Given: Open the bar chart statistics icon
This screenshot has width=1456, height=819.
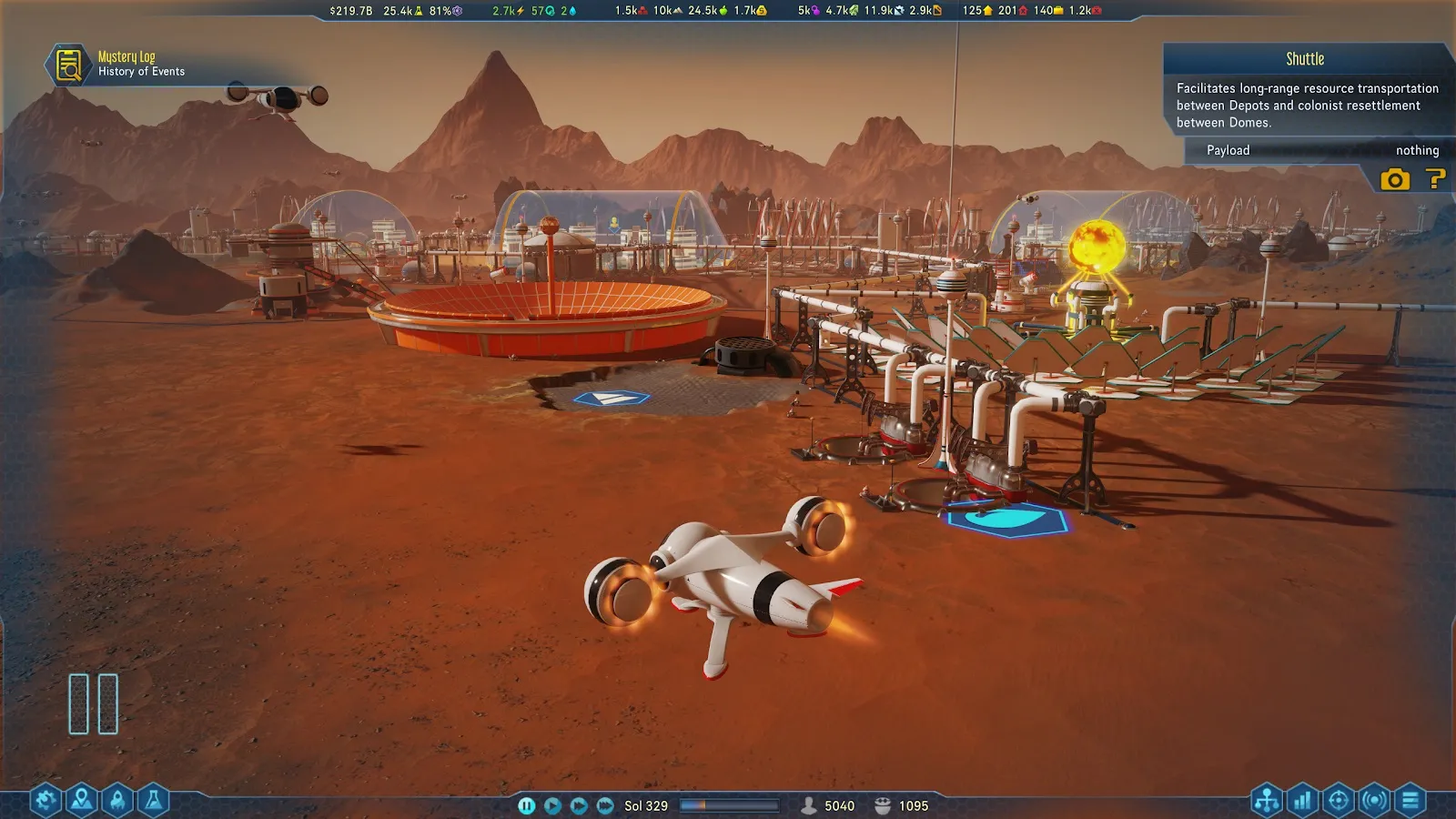Looking at the screenshot, I should coord(1302,801).
